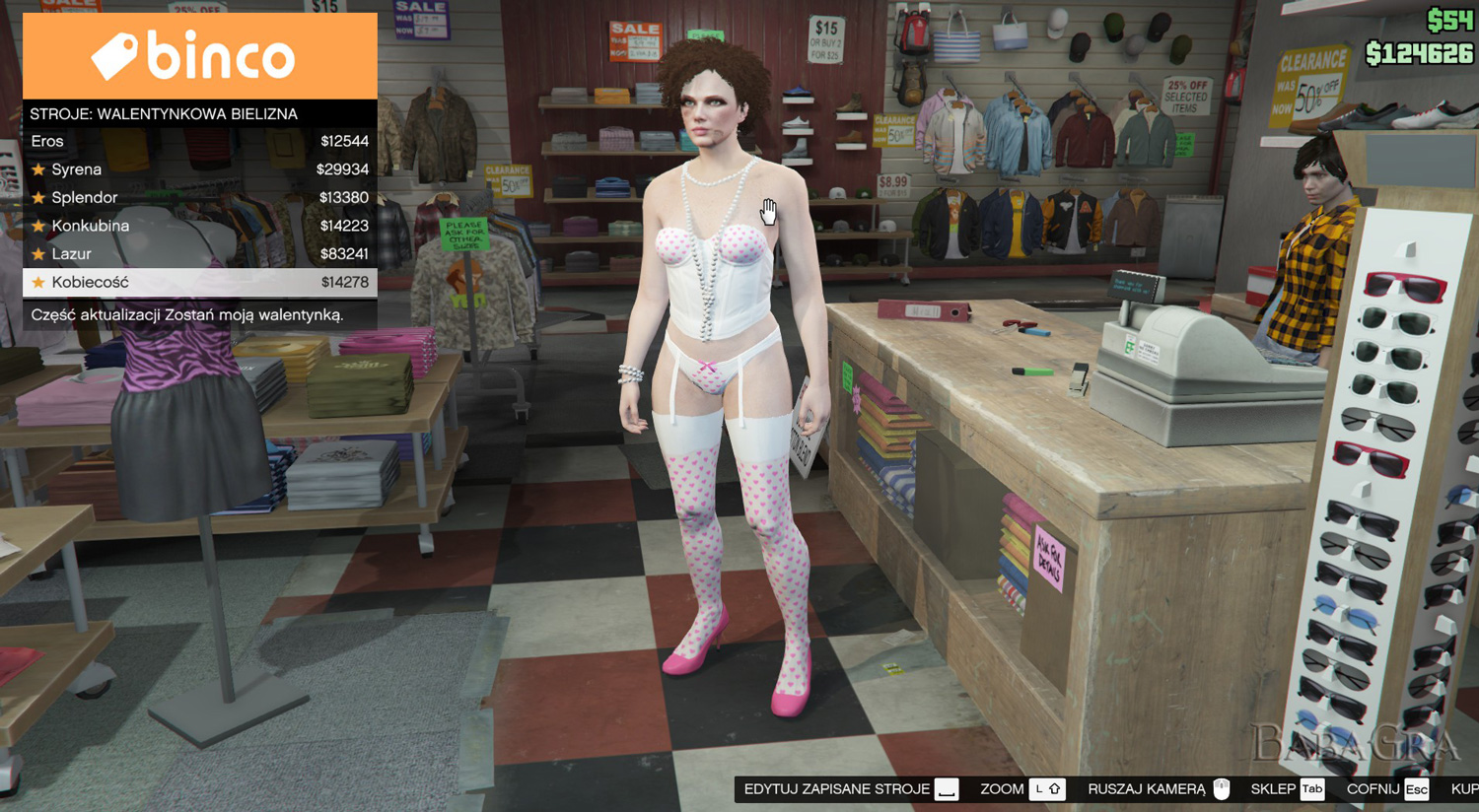Screen dimensions: 1479x812
Task: Choose the Lazur outfit for $83241
Action: [199, 253]
